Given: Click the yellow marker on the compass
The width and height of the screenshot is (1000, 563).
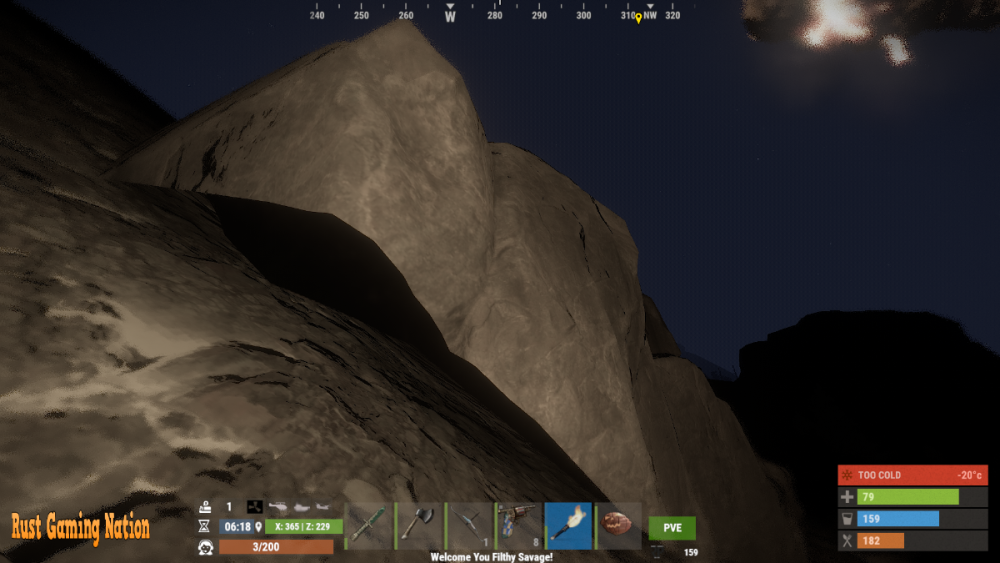Looking at the screenshot, I should tap(638, 17).
